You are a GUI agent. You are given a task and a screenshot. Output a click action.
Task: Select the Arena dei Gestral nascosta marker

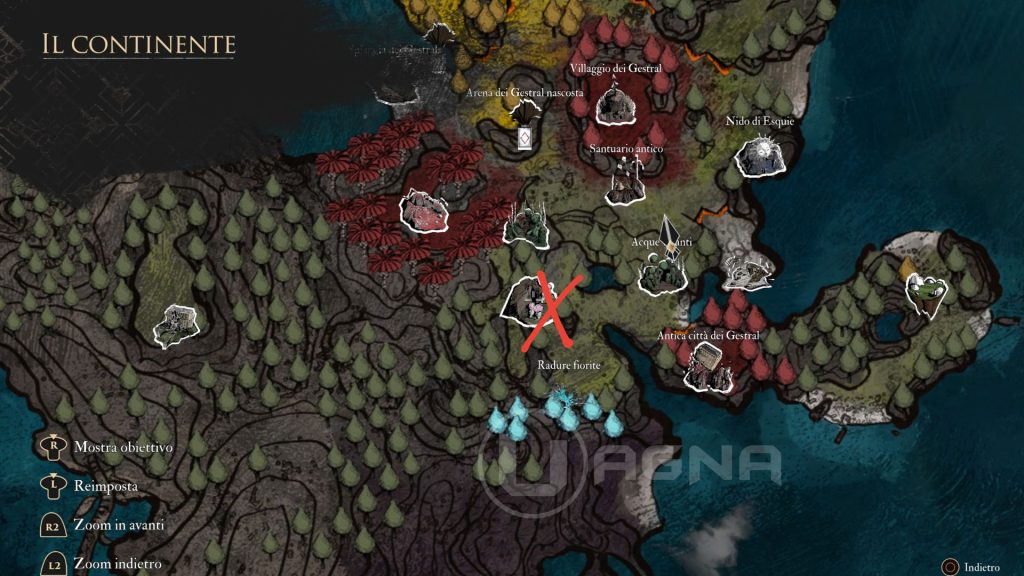[x=524, y=135]
